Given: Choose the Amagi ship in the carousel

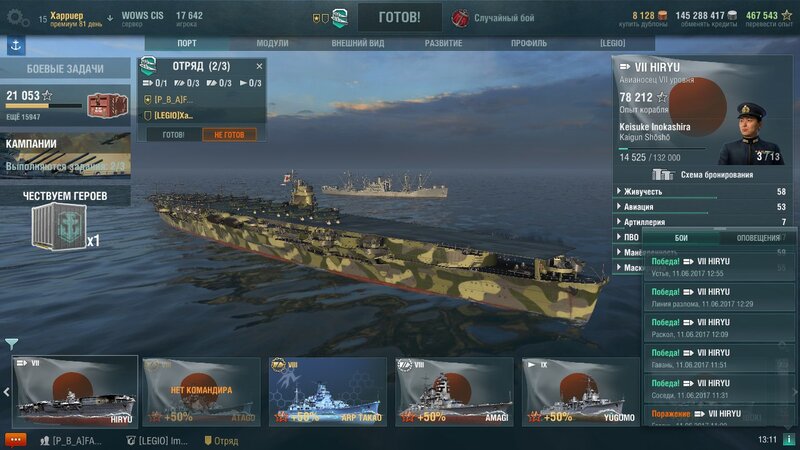Looking at the screenshot, I should tap(454, 392).
